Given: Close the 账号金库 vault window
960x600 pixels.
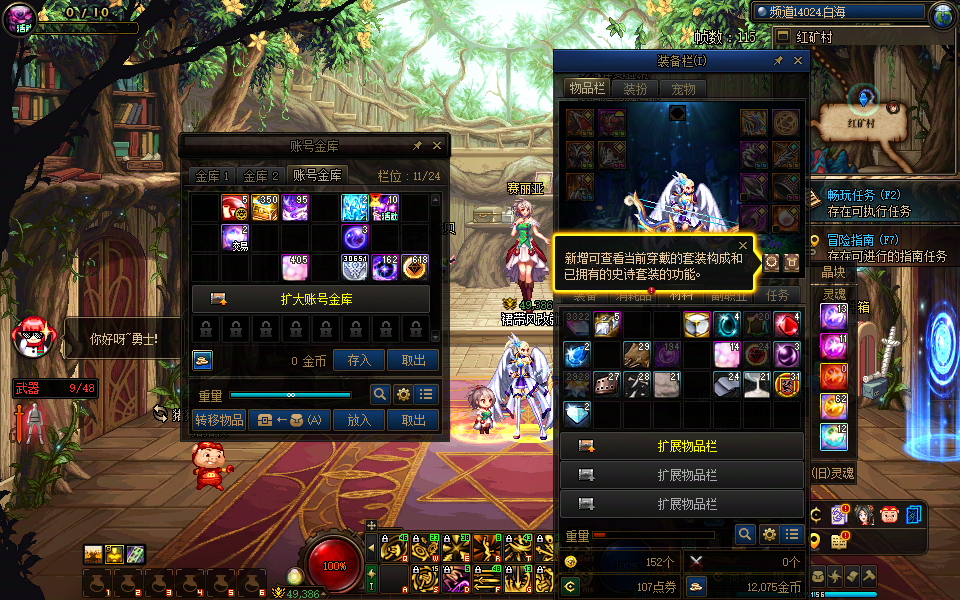Looking at the screenshot, I should tap(436, 146).
